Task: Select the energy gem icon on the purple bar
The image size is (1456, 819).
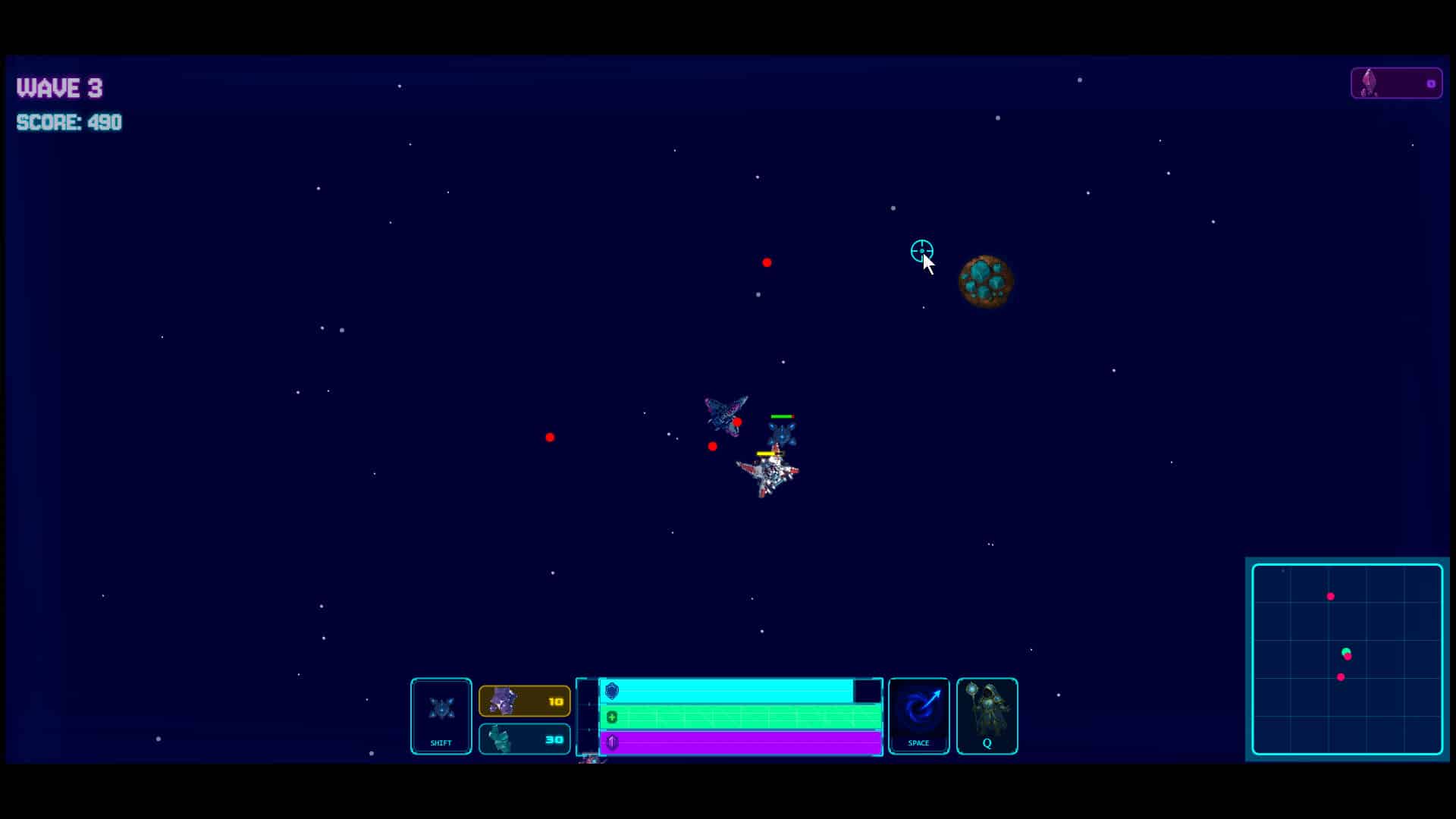Action: point(611,742)
